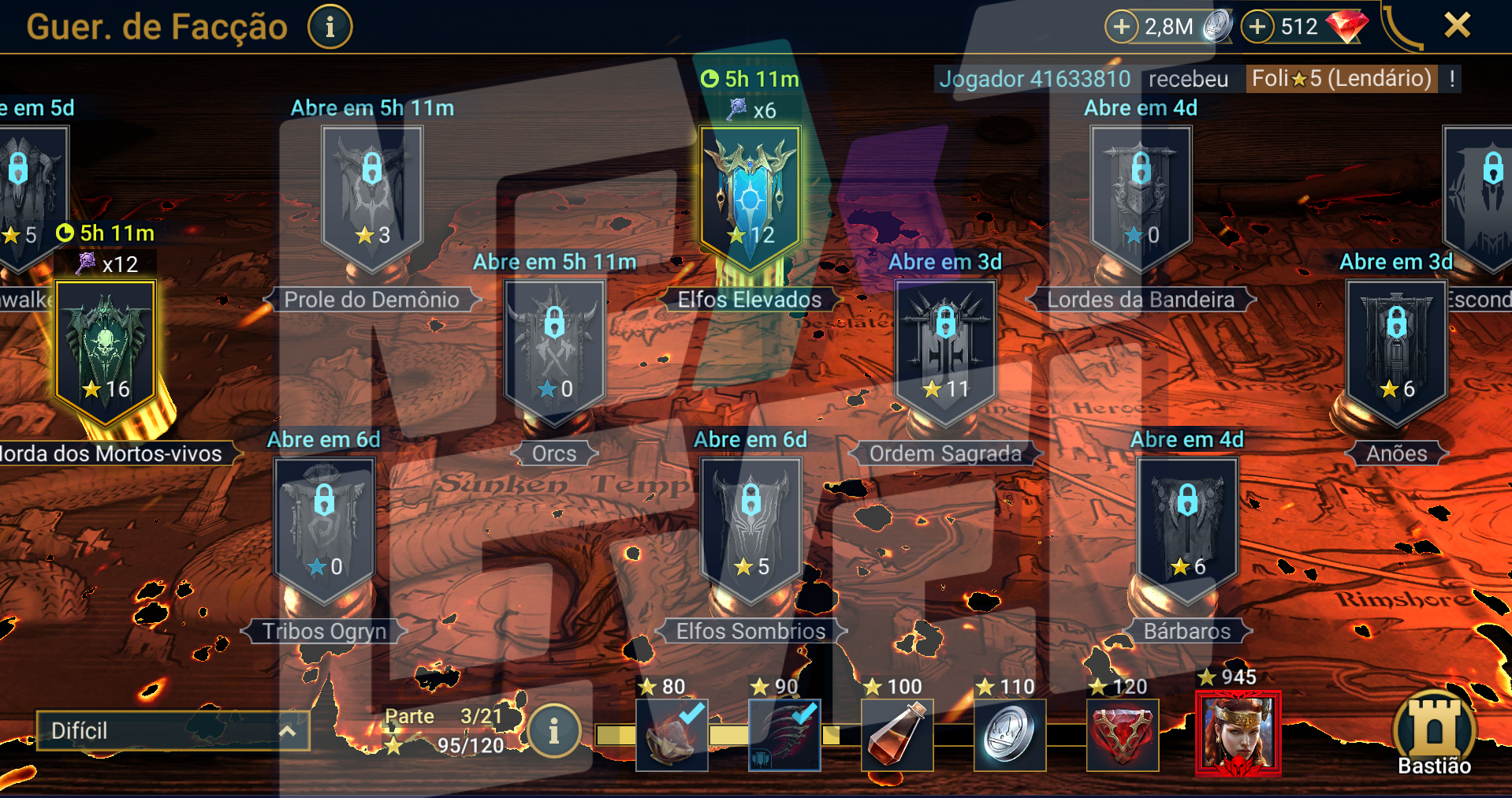This screenshot has width=1512, height=798.
Task: Select the locked Prole do Demônio crypt
Action: [372, 193]
